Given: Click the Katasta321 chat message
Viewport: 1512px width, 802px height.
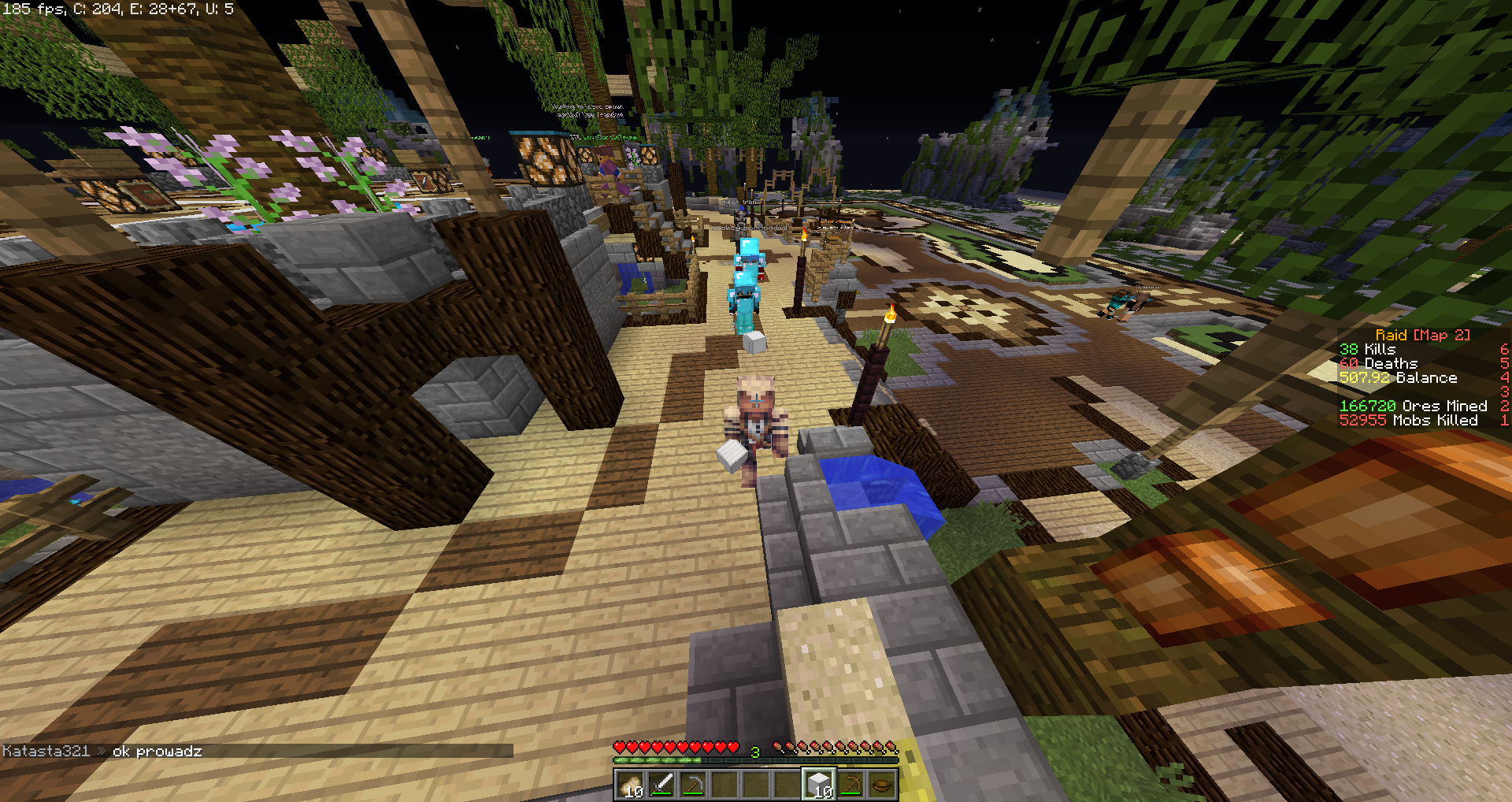Looking at the screenshot, I should [x=102, y=751].
